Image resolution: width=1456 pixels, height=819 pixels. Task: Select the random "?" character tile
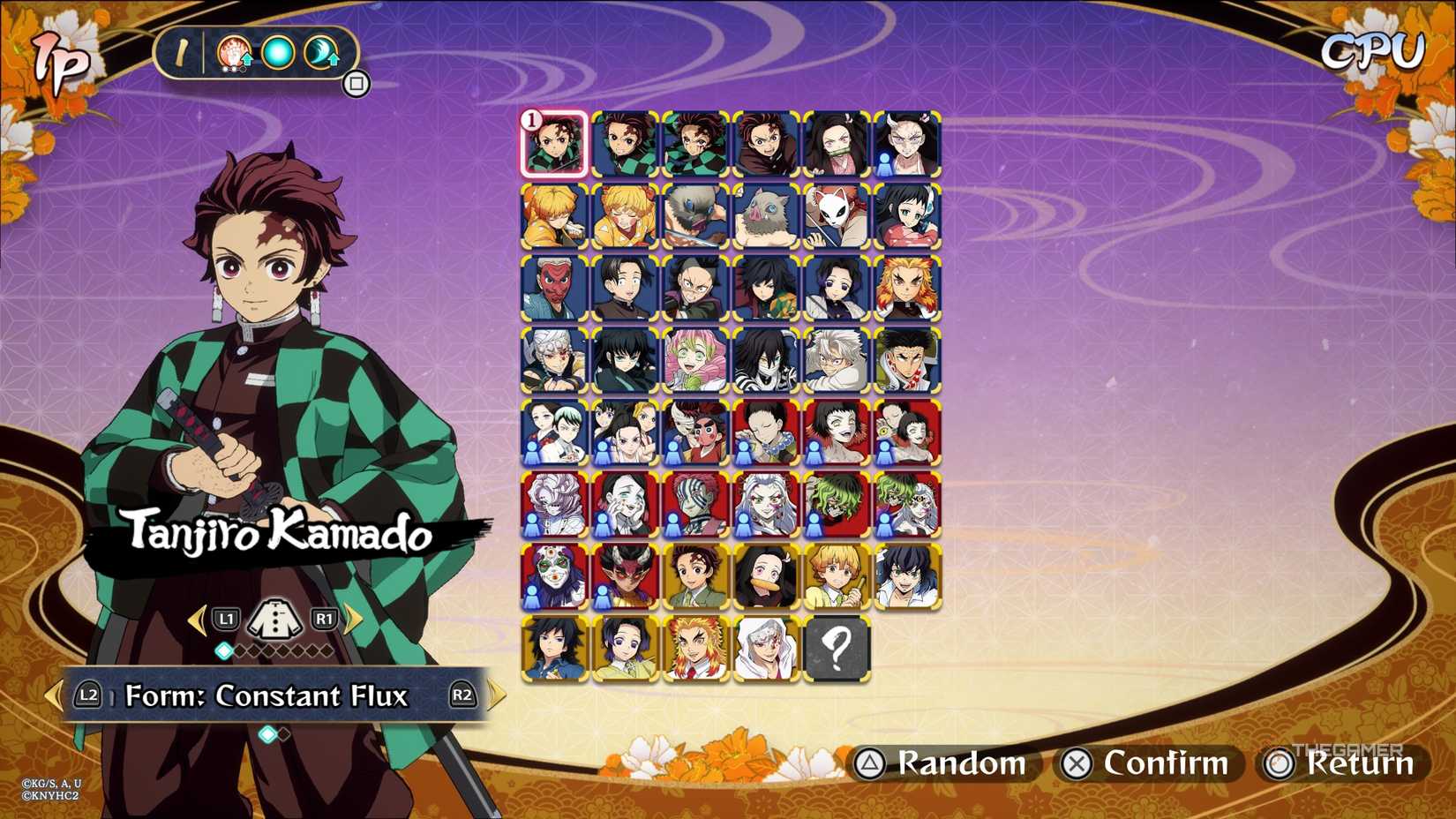pos(837,651)
